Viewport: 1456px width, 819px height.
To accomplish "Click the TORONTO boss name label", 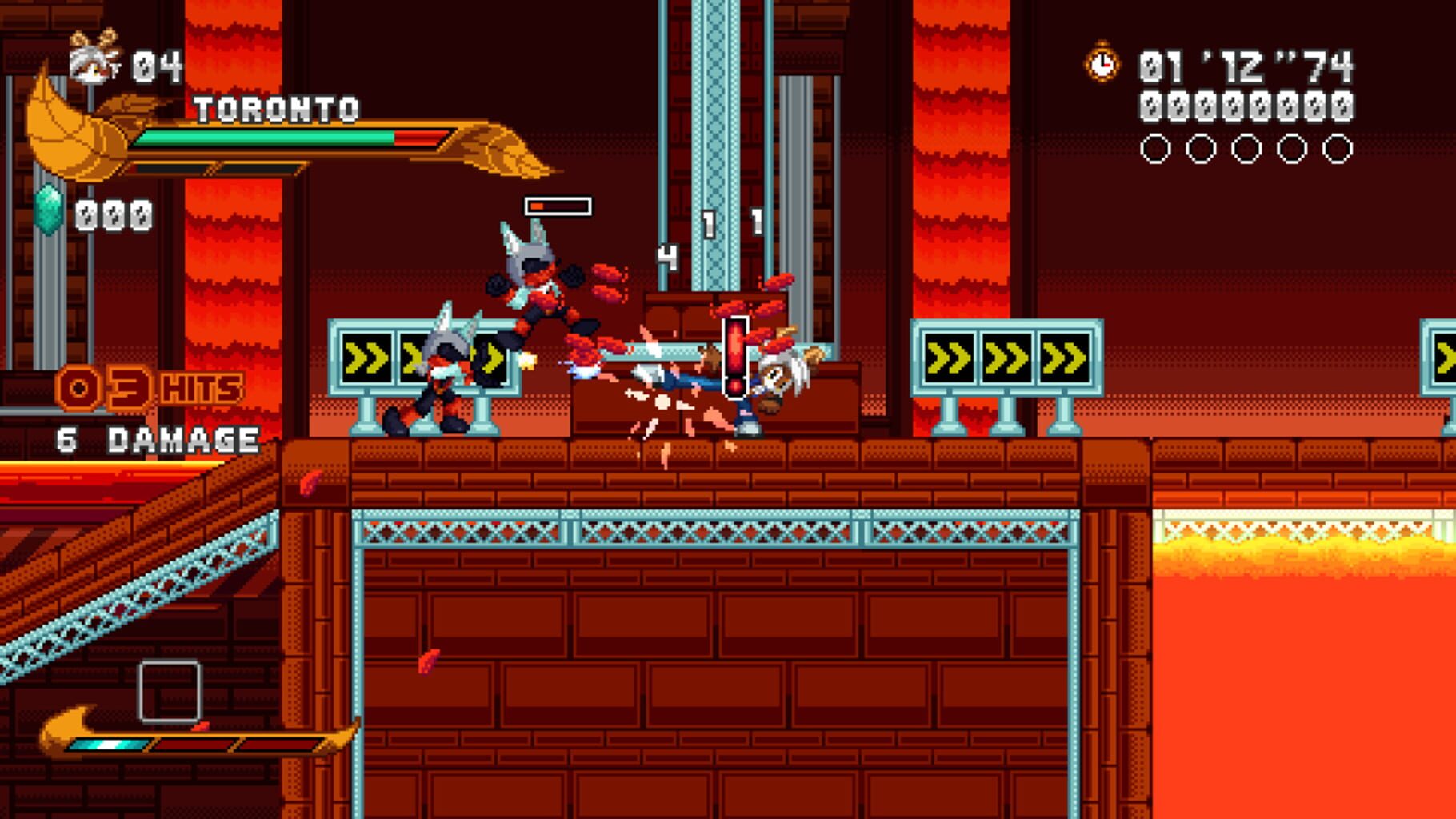I will point(278,110).
